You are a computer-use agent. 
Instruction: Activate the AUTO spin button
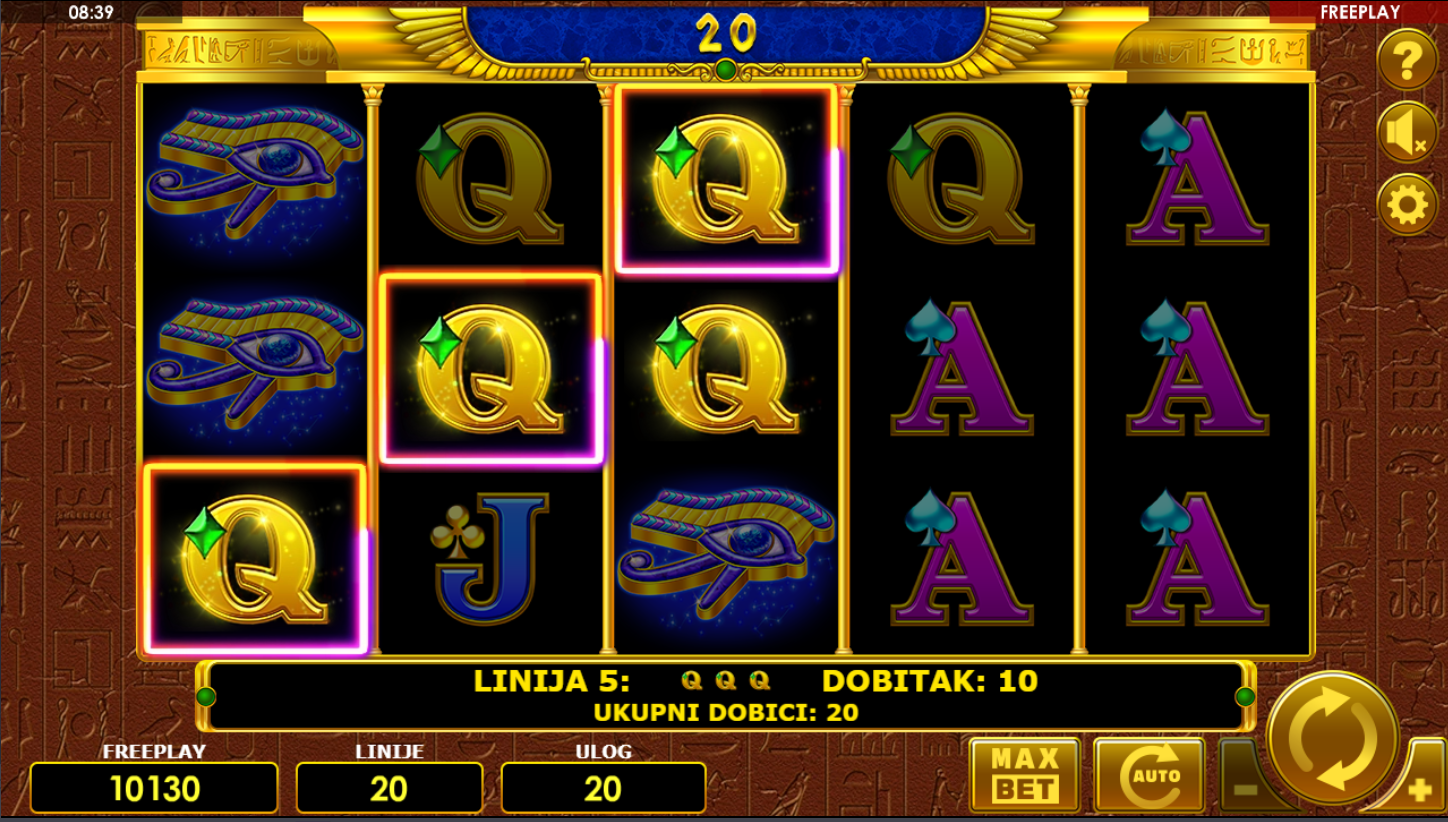[x=1148, y=775]
